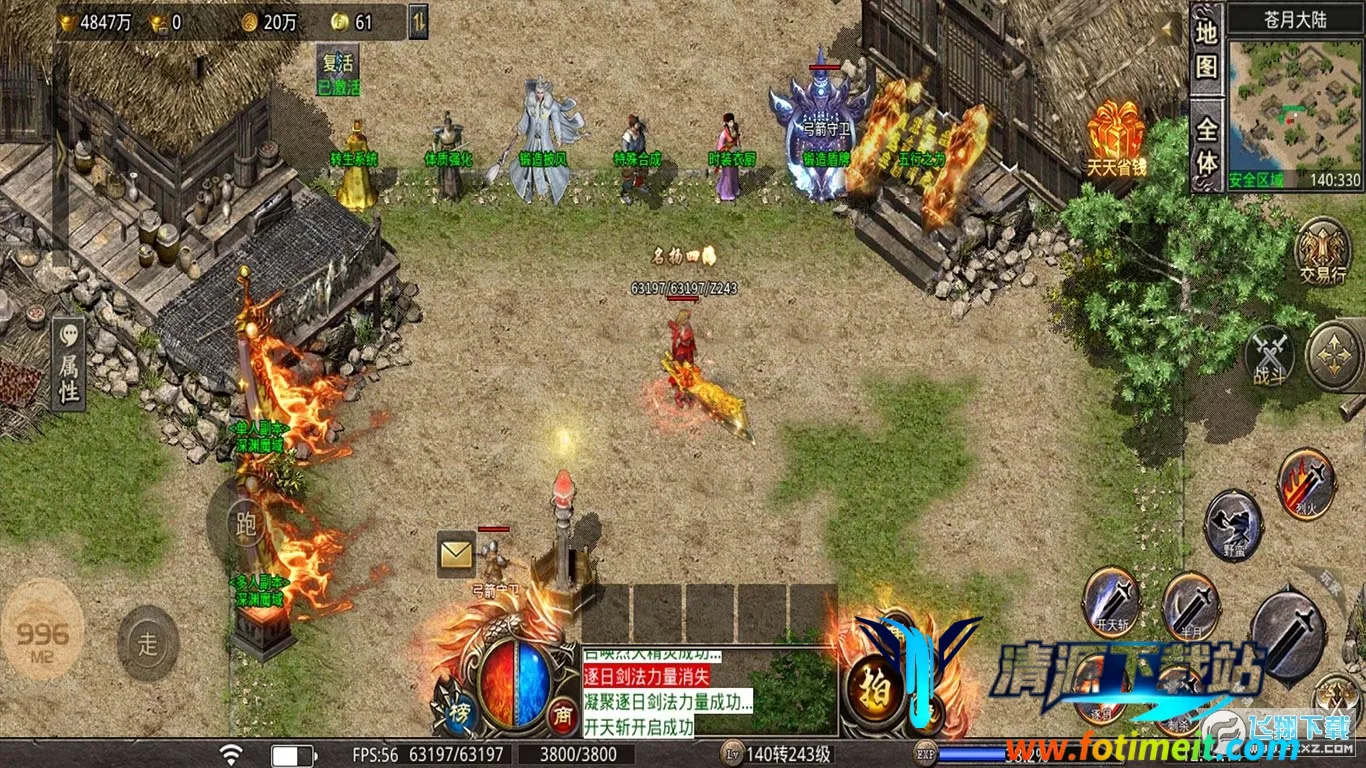Activate the 烈火 flaming sword skill
The height and width of the screenshot is (768, 1366).
click(1306, 482)
